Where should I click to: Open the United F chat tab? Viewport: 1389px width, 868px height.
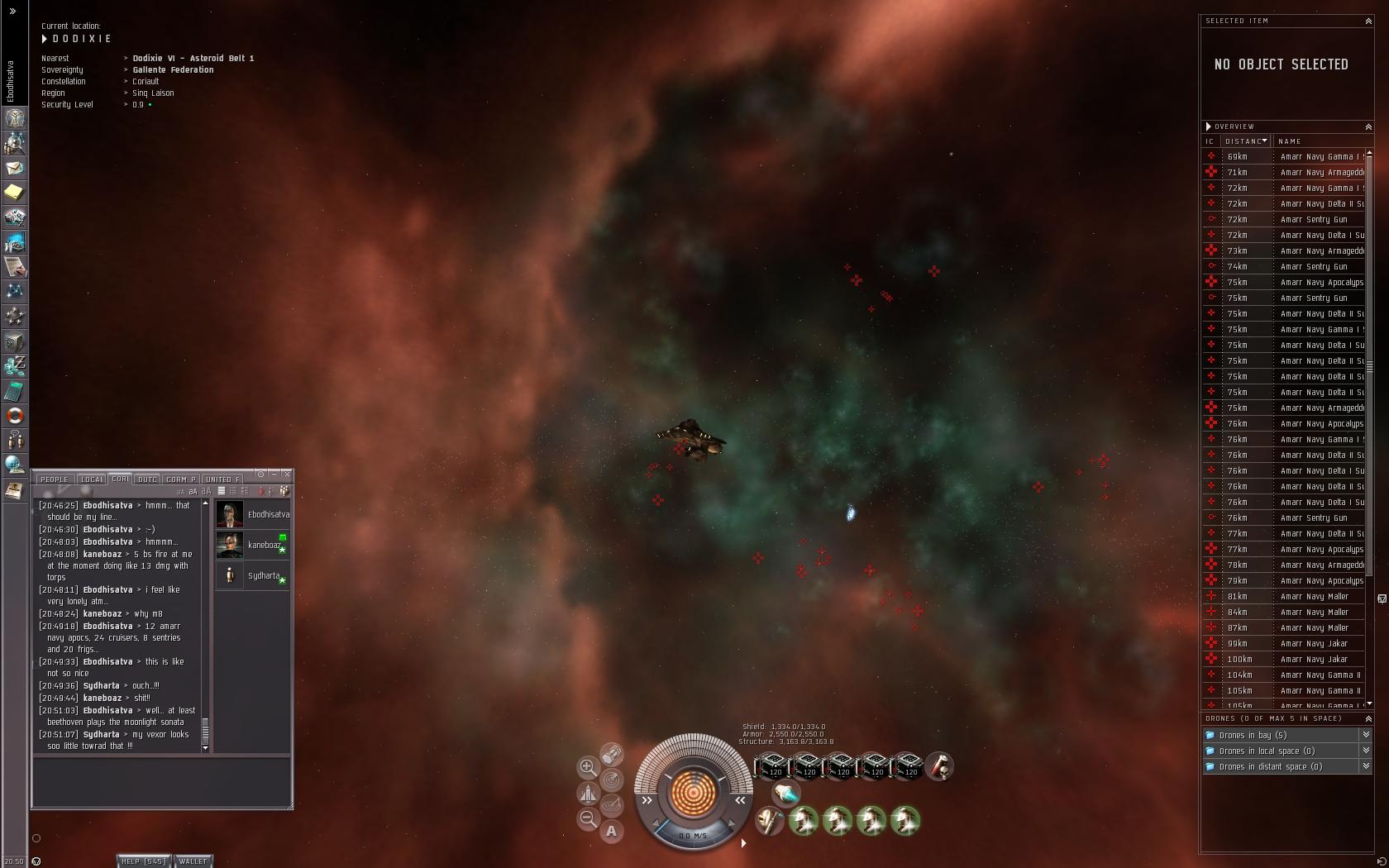pyautogui.click(x=222, y=479)
